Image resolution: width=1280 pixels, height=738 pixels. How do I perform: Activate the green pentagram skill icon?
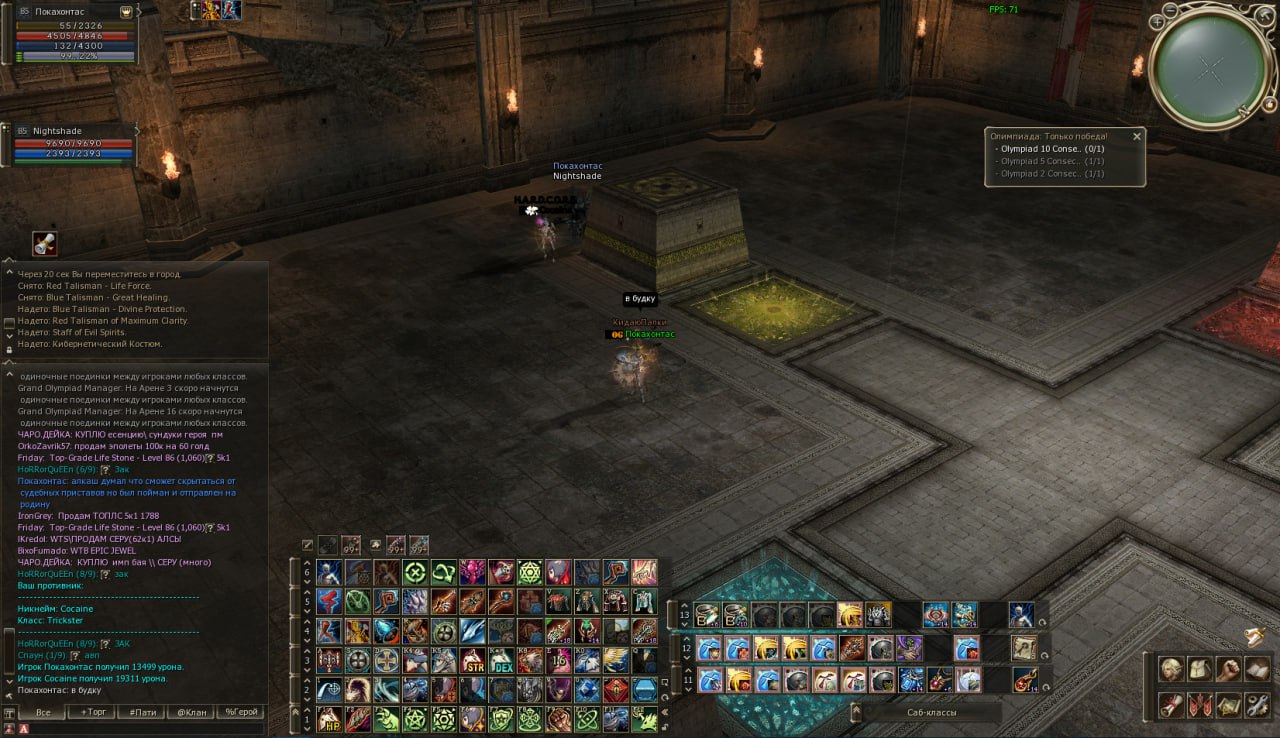pyautogui.click(x=415, y=719)
